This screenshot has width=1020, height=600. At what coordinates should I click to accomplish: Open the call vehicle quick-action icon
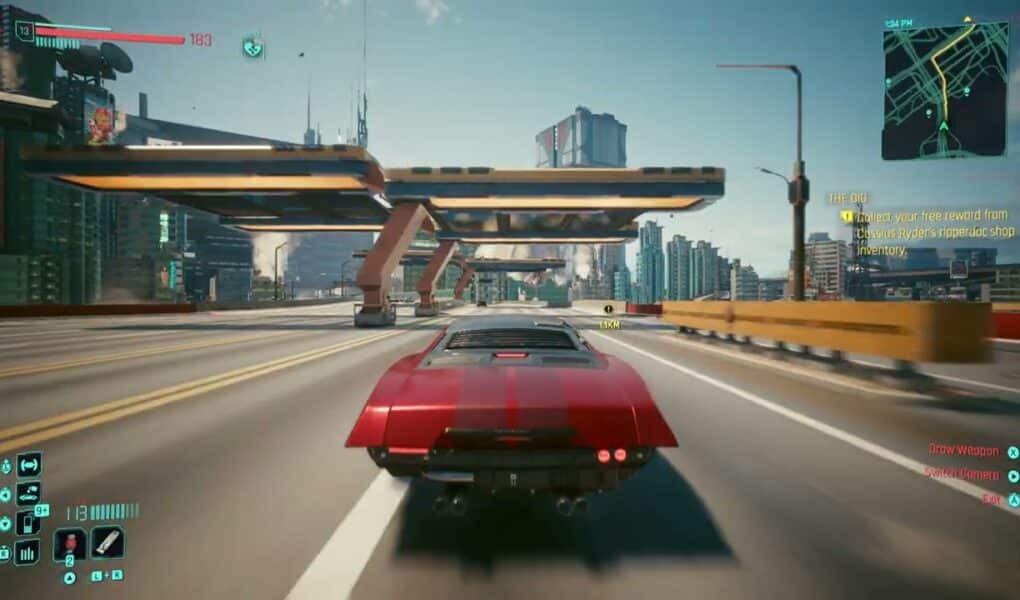[x=29, y=494]
